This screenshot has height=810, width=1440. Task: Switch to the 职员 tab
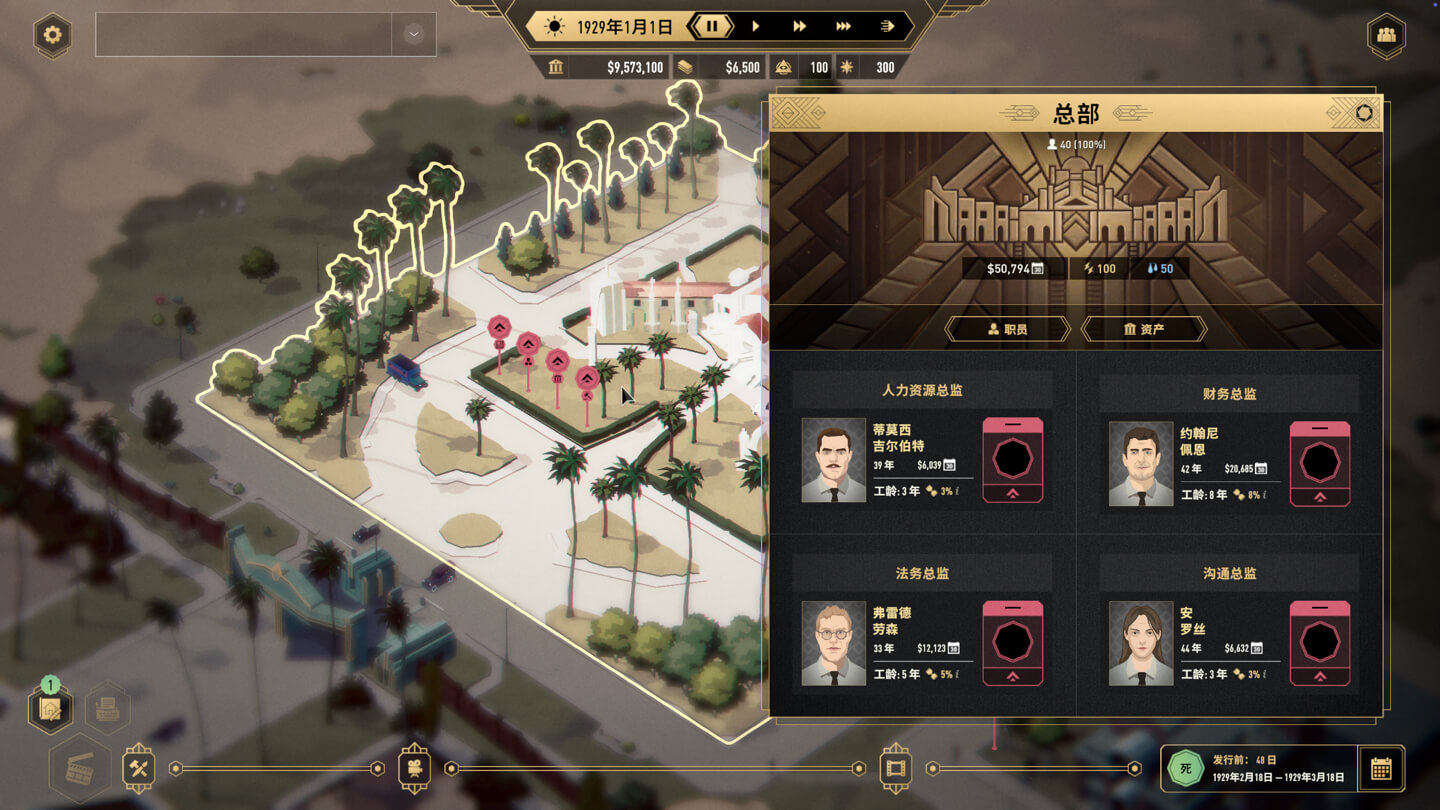[1007, 329]
